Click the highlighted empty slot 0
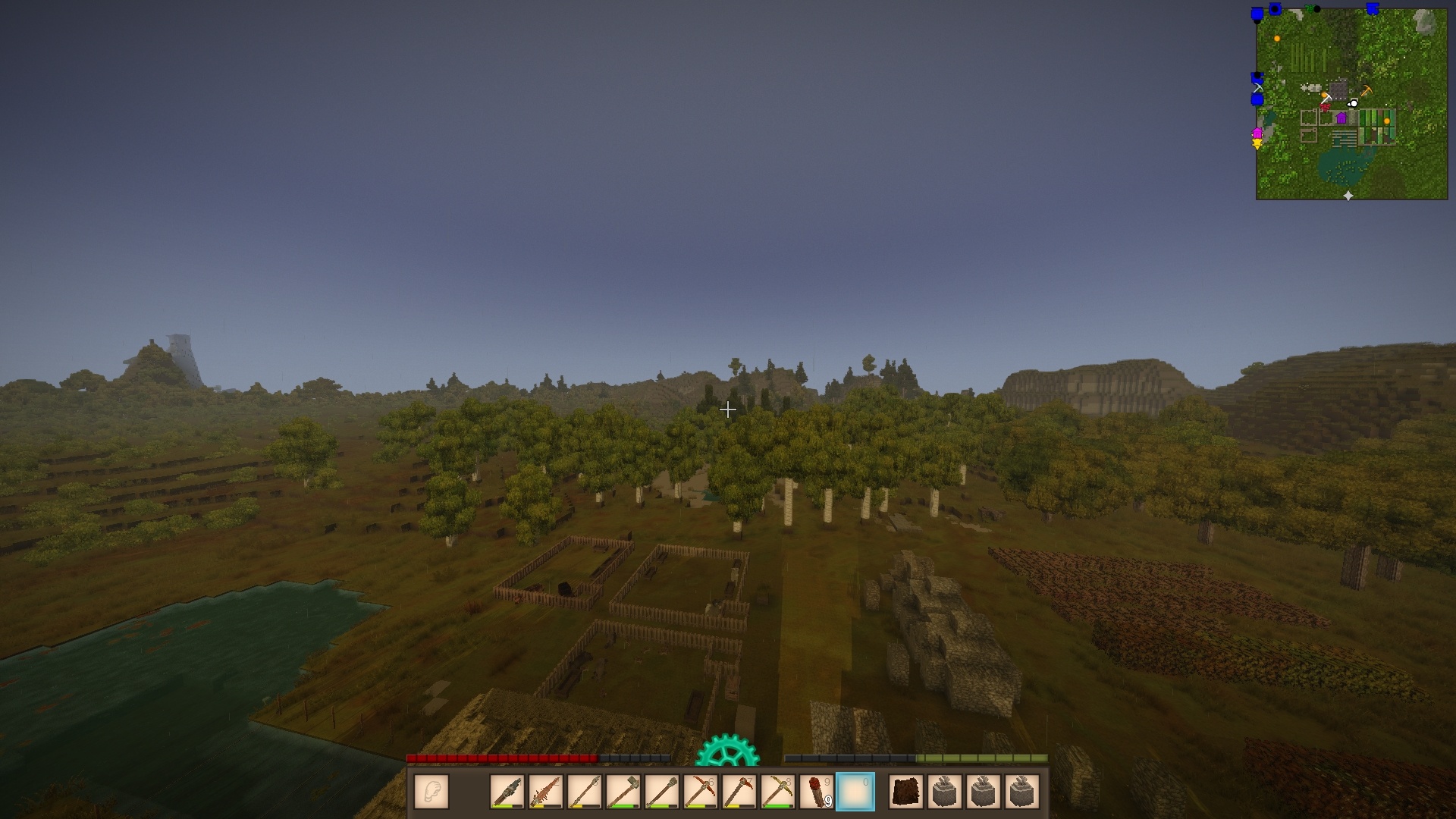Screen dimensions: 1456x819 coord(855,792)
